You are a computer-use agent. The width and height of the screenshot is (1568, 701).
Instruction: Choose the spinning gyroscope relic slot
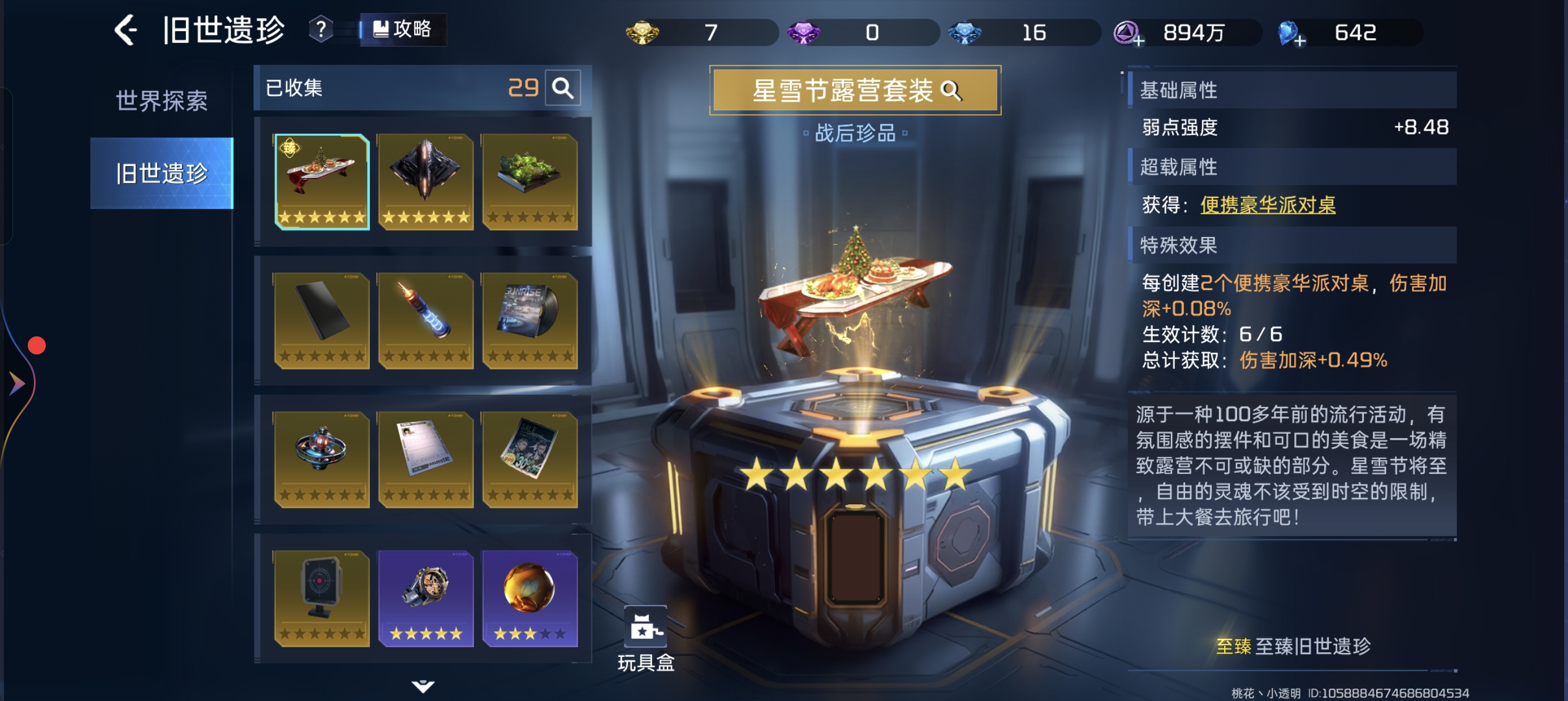[x=322, y=459]
